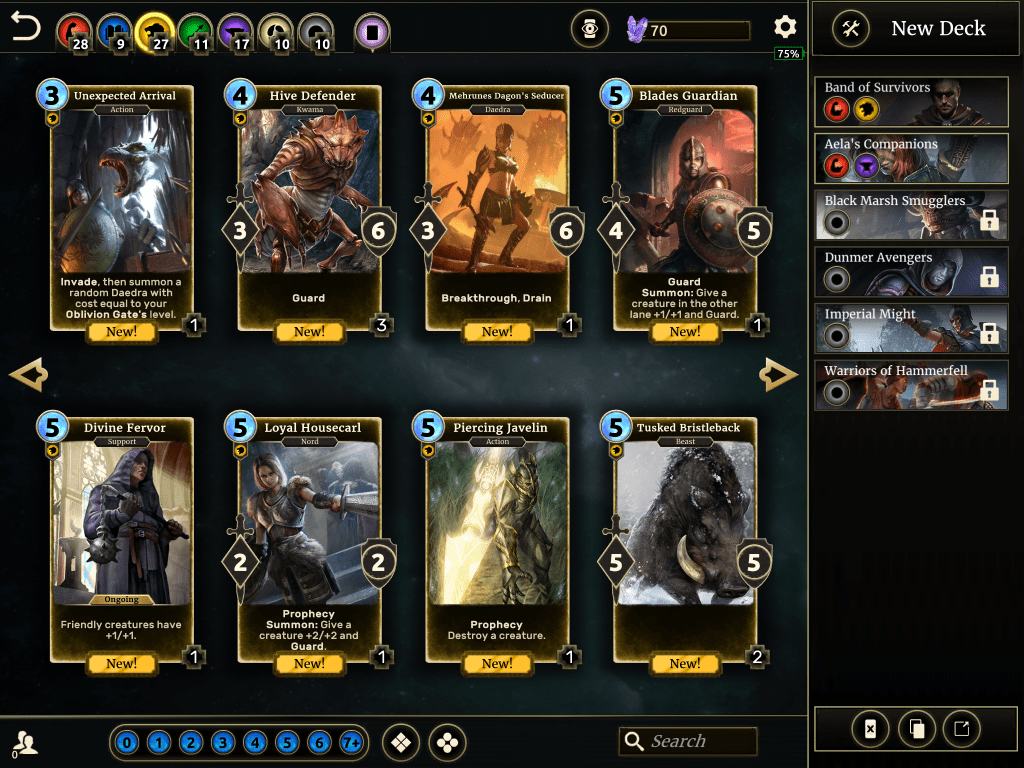This screenshot has width=1024, height=768.
Task: Go to the next card page
Action: pos(779,375)
